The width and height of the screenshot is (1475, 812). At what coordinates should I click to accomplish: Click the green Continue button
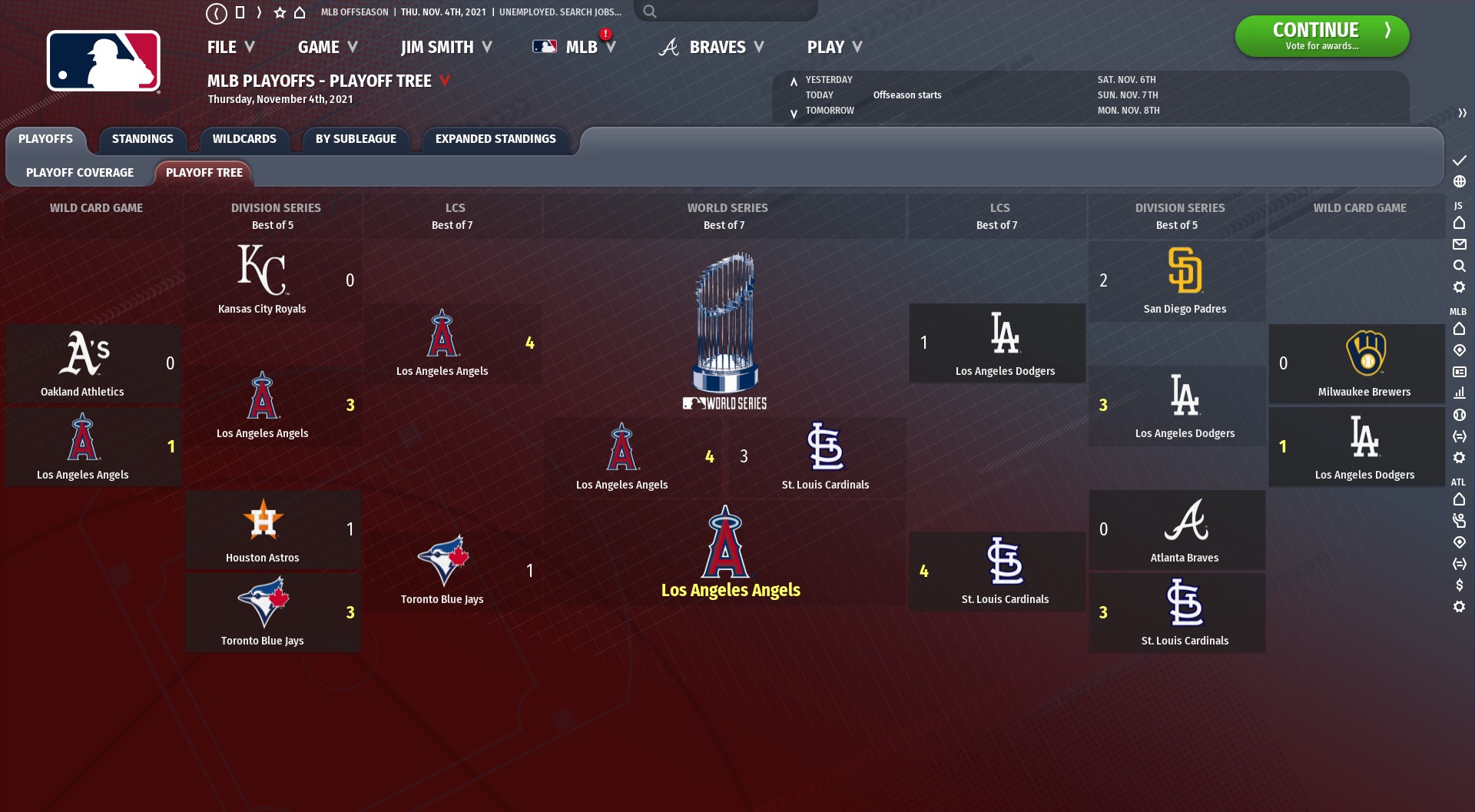tap(1321, 36)
